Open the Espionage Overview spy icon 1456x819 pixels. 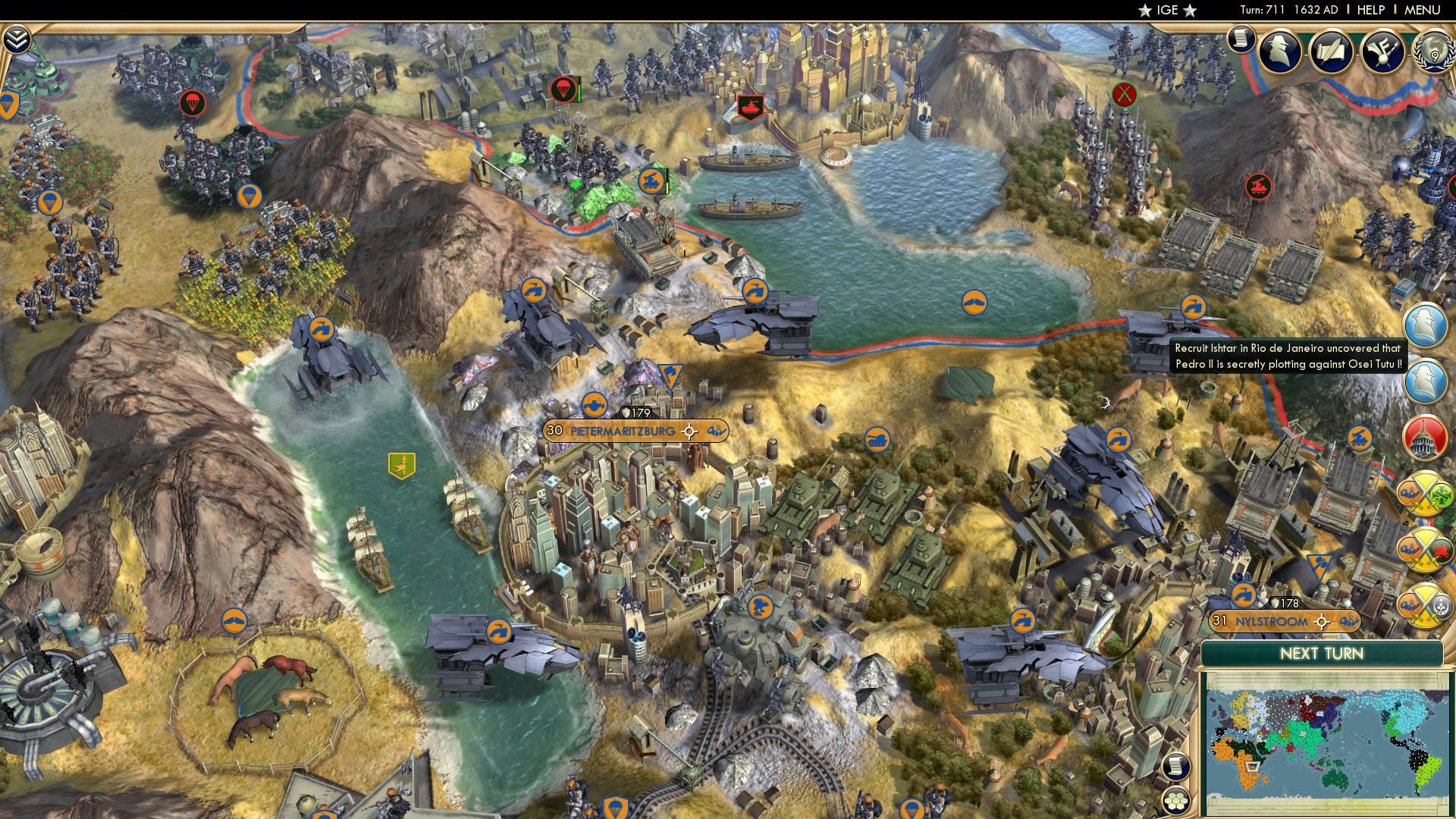point(1281,52)
